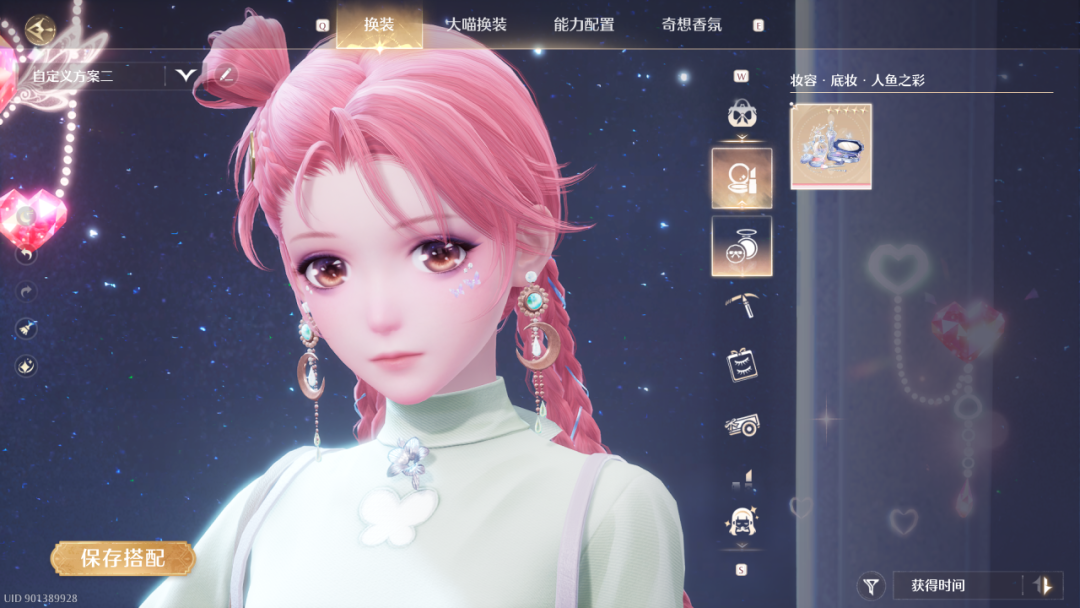Image resolution: width=1080 pixels, height=608 pixels.
Task: Choose the lipstick makeup category
Action: tap(741, 178)
